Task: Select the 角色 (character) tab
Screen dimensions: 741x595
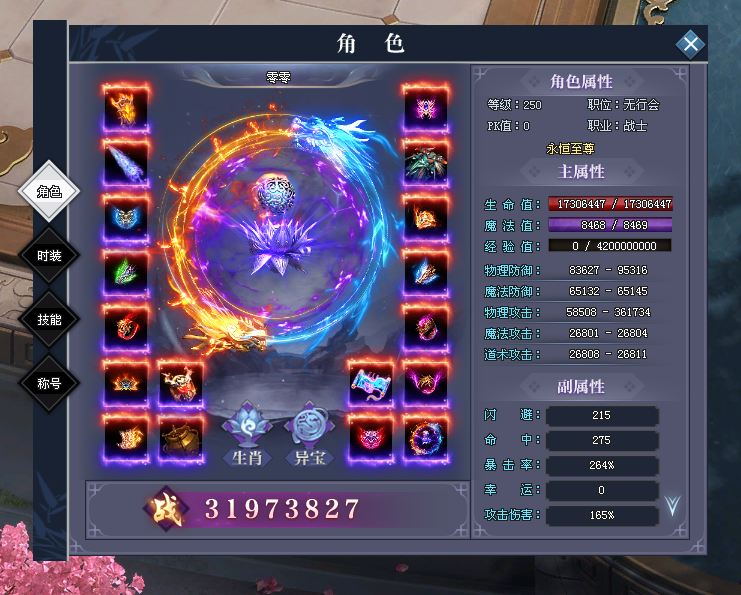Action: click(x=49, y=192)
